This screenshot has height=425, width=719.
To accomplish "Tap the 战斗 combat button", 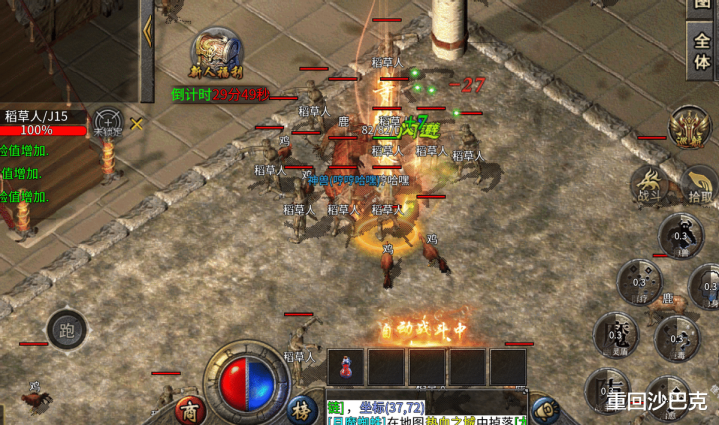I will tap(649, 185).
